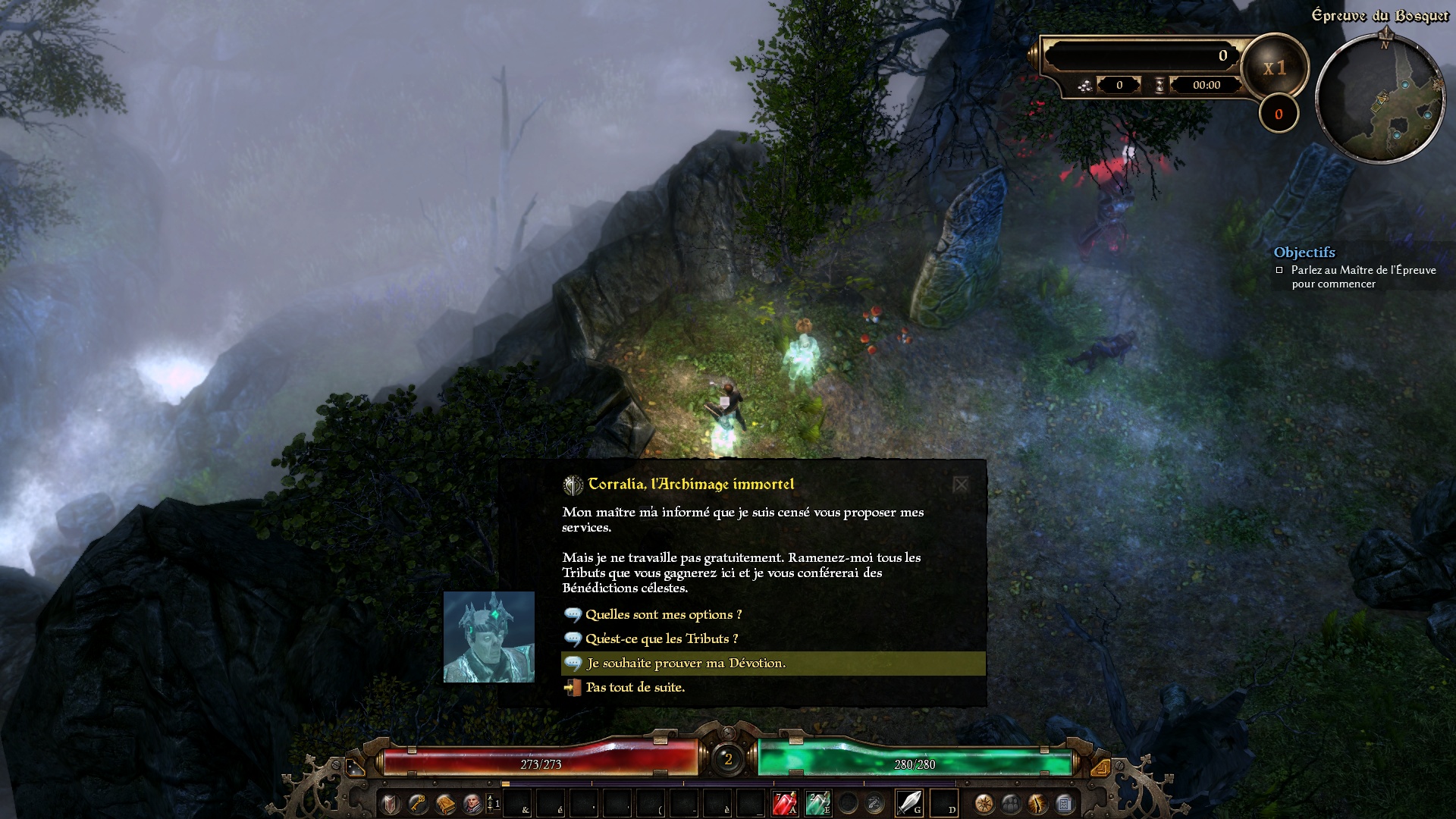Use the red health potion
This screenshot has width=1456, height=819.
[784, 802]
